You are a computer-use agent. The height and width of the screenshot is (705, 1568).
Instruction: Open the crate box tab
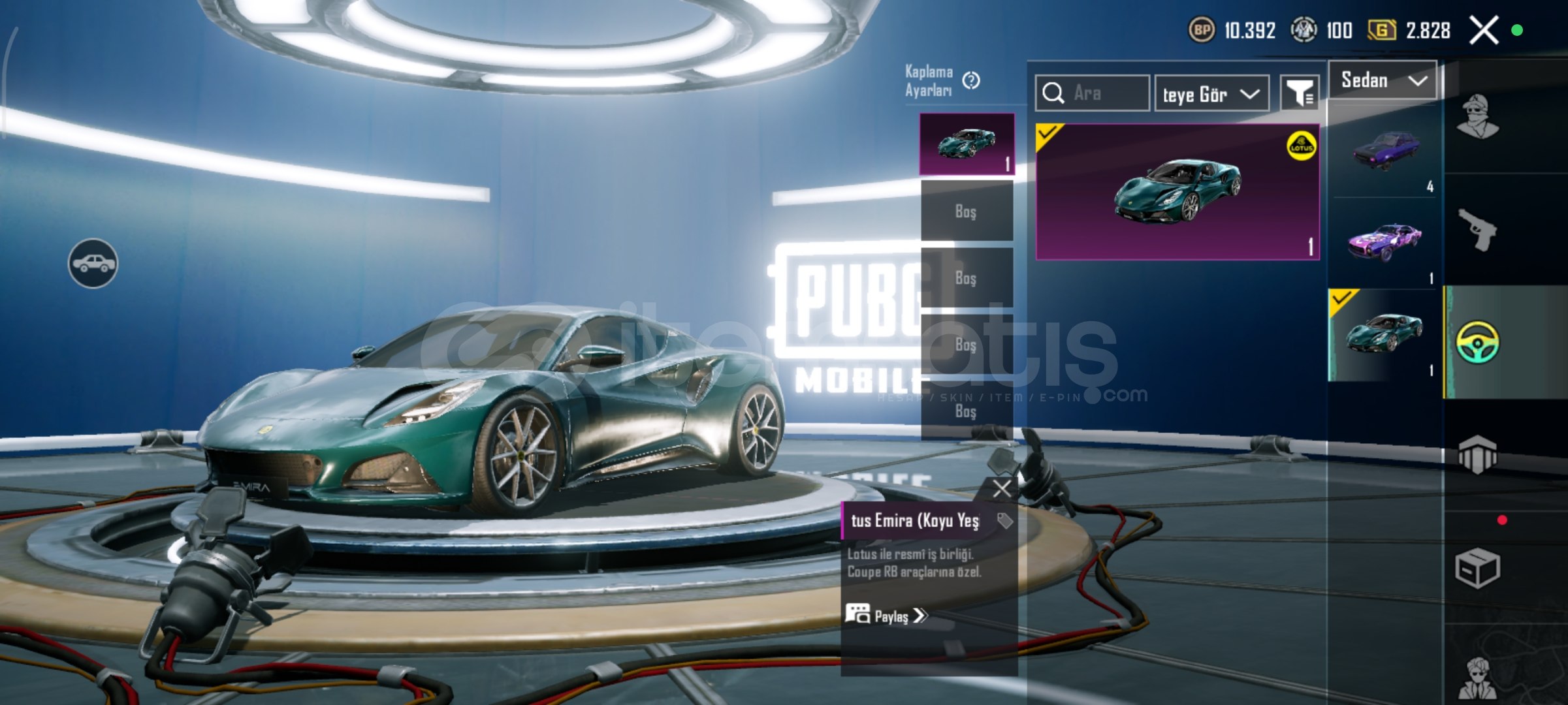[1478, 568]
